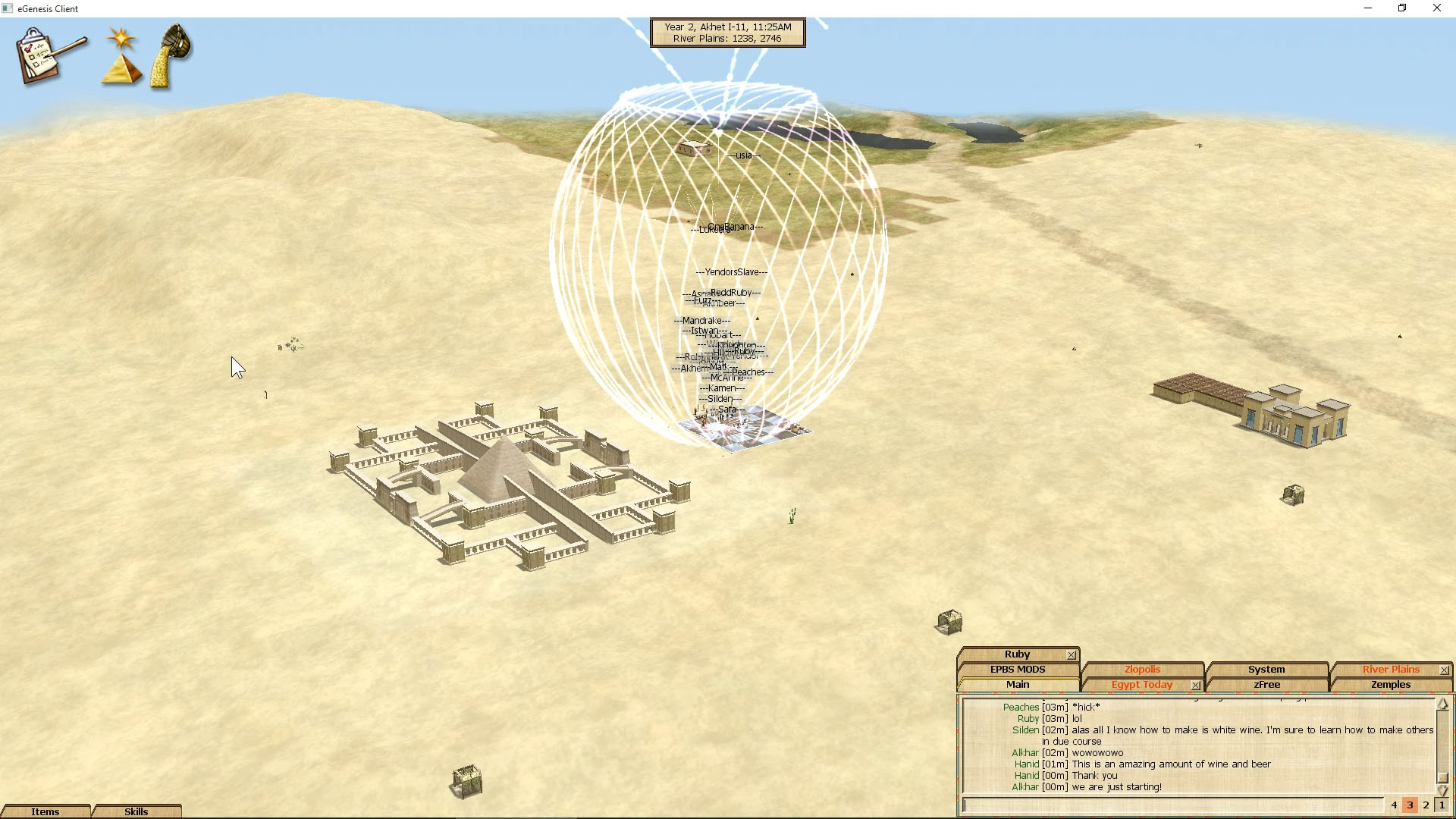Open the pharaoh headdress icon
This screenshot has width=1456, height=819.
[x=173, y=55]
